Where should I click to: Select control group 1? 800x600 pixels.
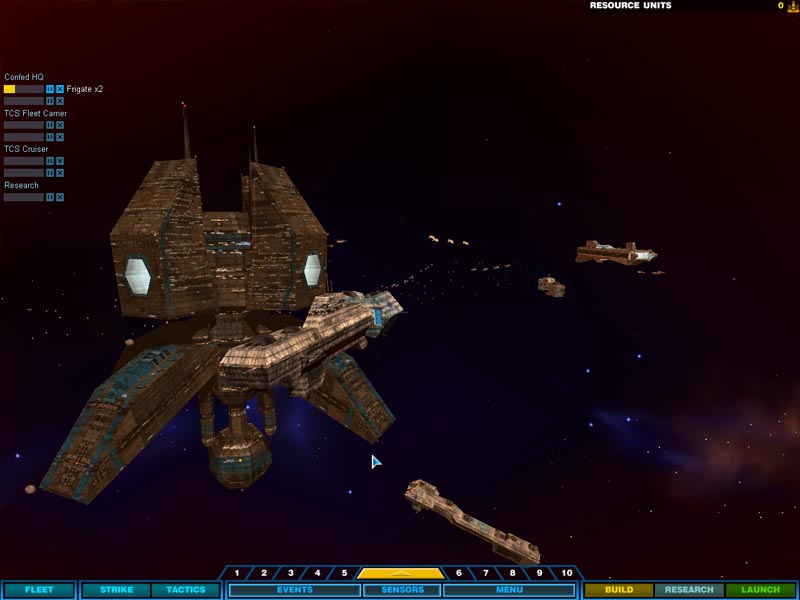click(237, 573)
